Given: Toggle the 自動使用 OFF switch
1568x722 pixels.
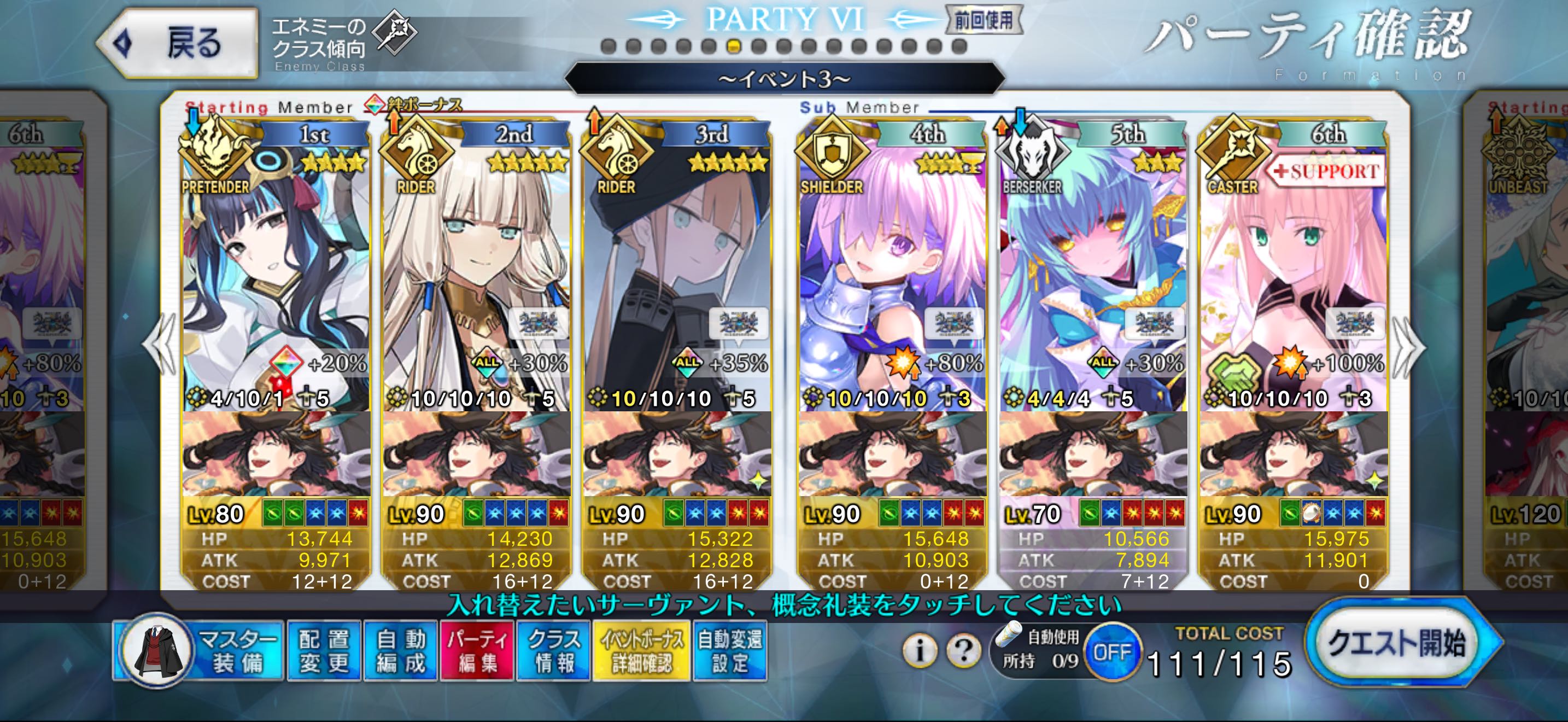Looking at the screenshot, I should [x=1112, y=652].
